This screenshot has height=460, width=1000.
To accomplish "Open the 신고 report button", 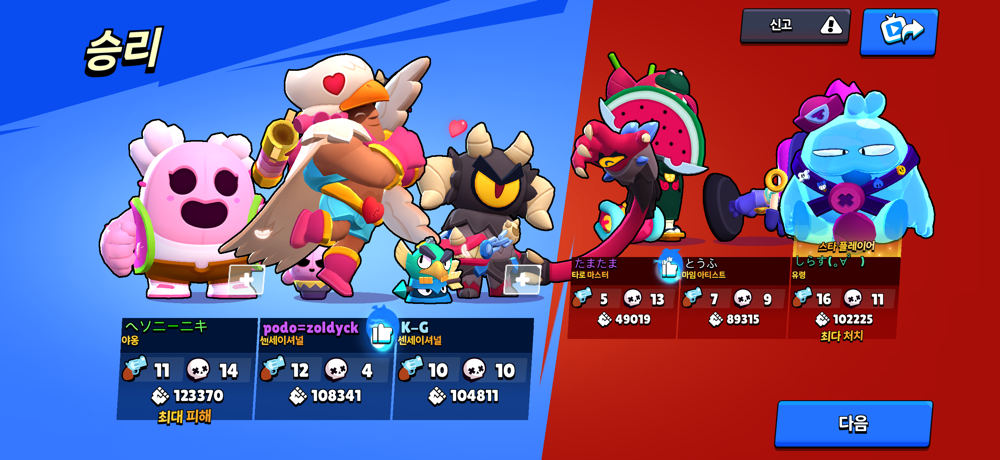I will click(x=795, y=26).
